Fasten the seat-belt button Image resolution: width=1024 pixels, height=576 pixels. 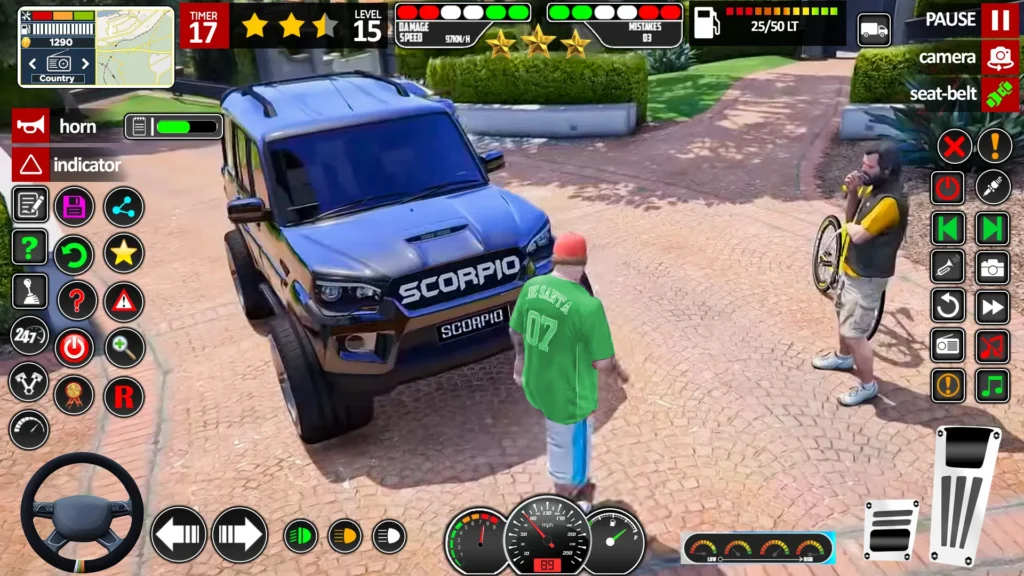(999, 93)
